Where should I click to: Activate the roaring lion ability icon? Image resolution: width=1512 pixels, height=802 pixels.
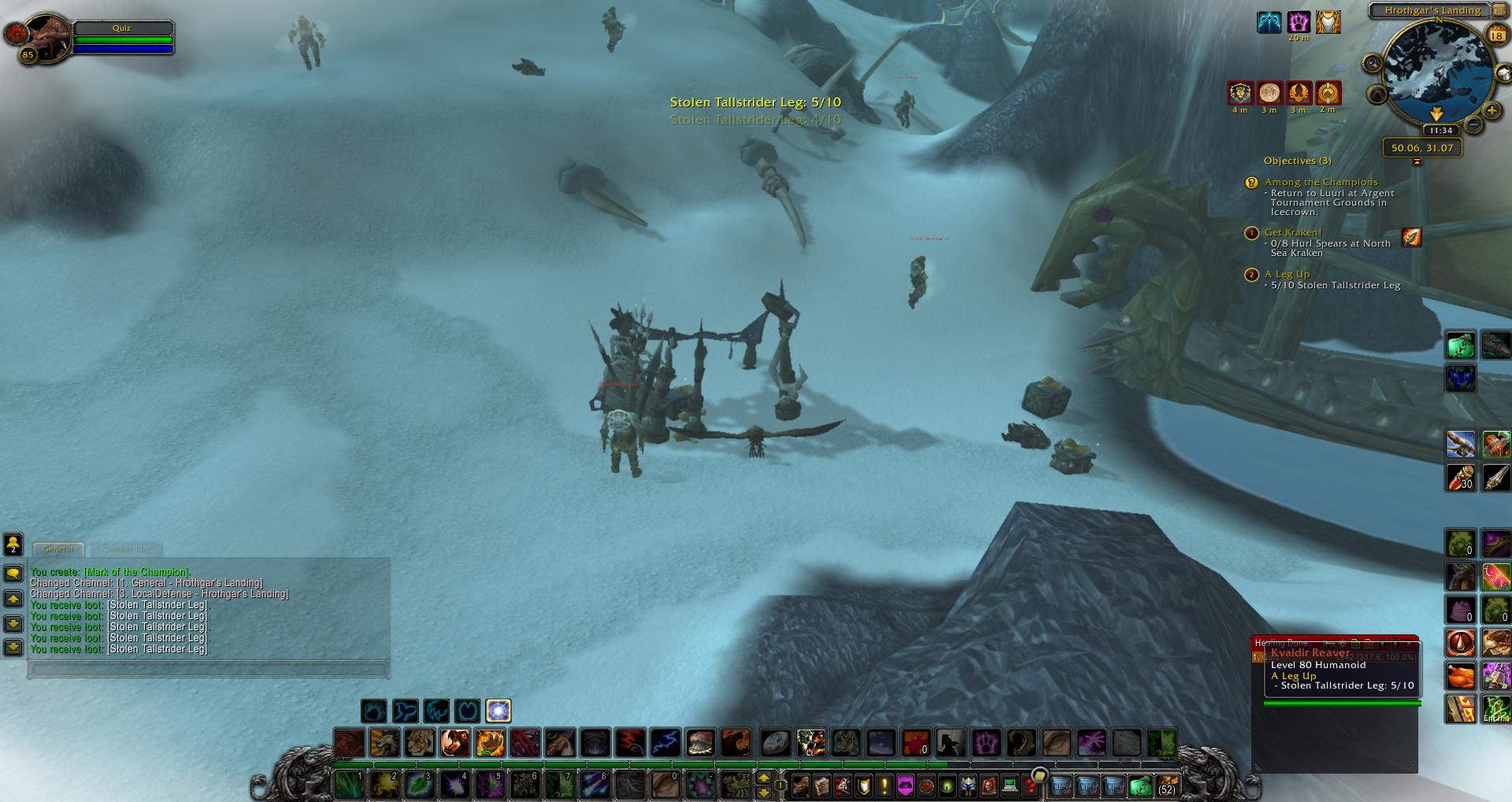coord(384,743)
